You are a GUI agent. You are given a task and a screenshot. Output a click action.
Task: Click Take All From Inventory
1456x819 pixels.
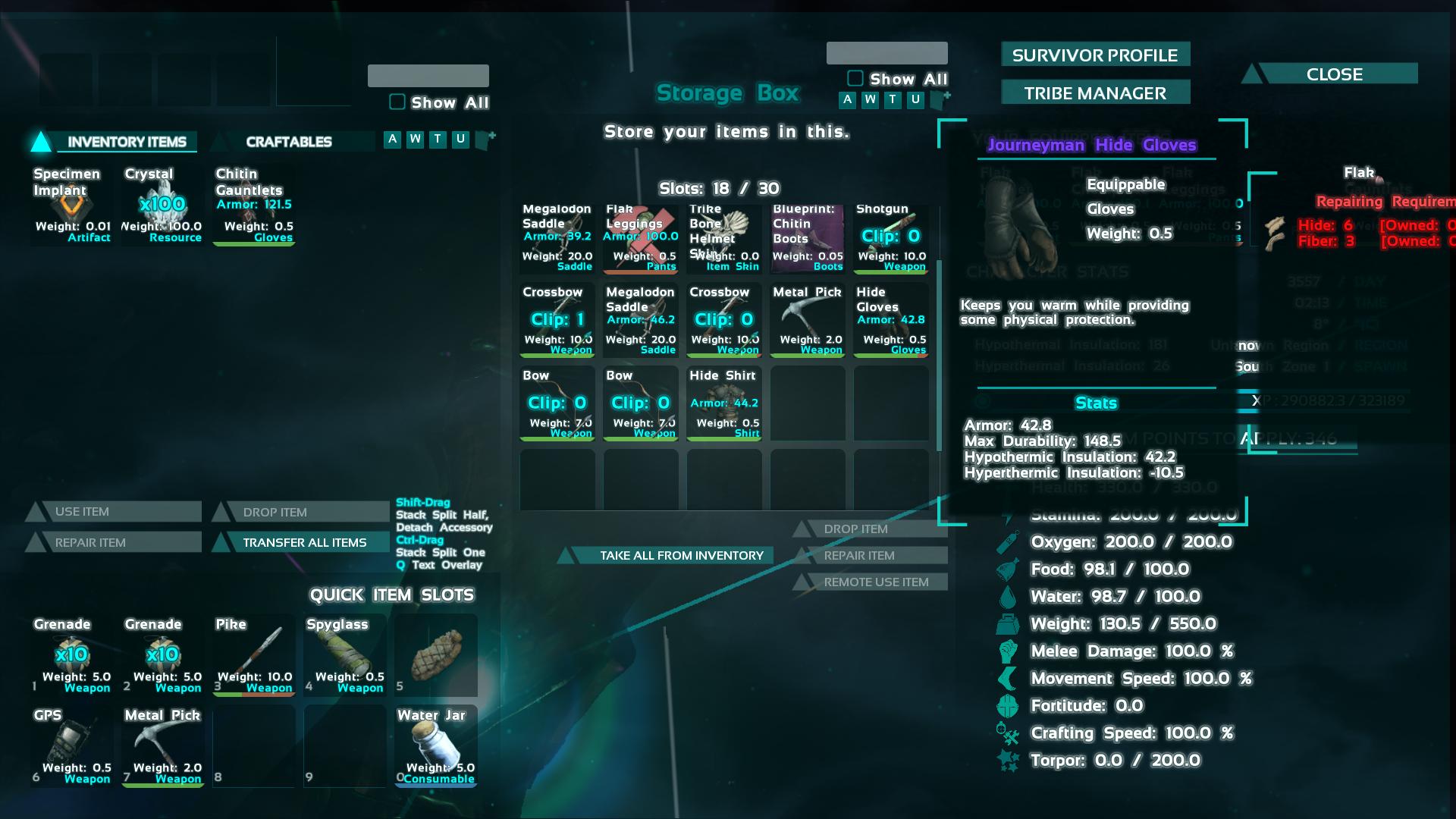pyautogui.click(x=680, y=555)
